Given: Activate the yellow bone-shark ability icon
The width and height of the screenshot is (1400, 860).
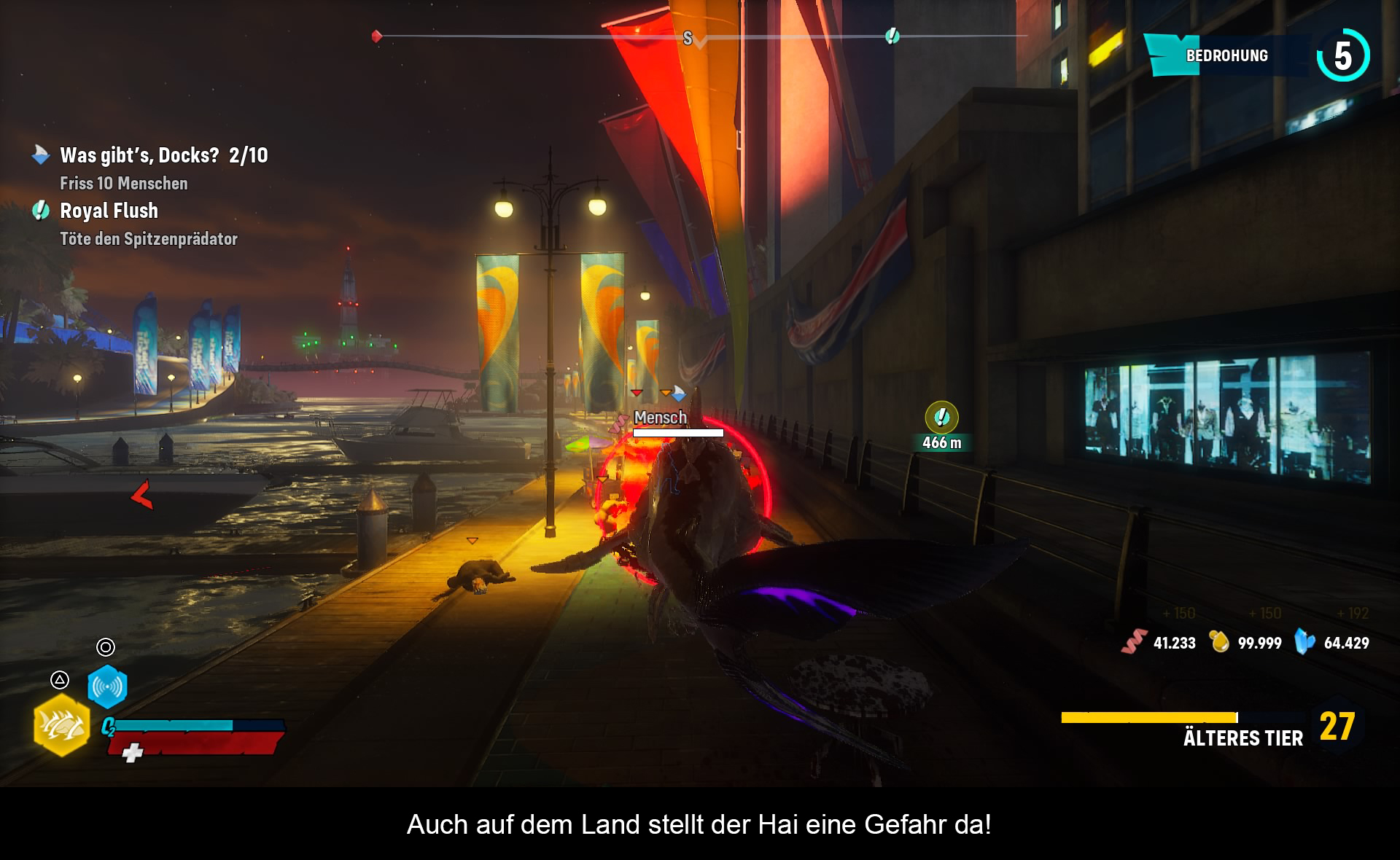Looking at the screenshot, I should 61,726.
